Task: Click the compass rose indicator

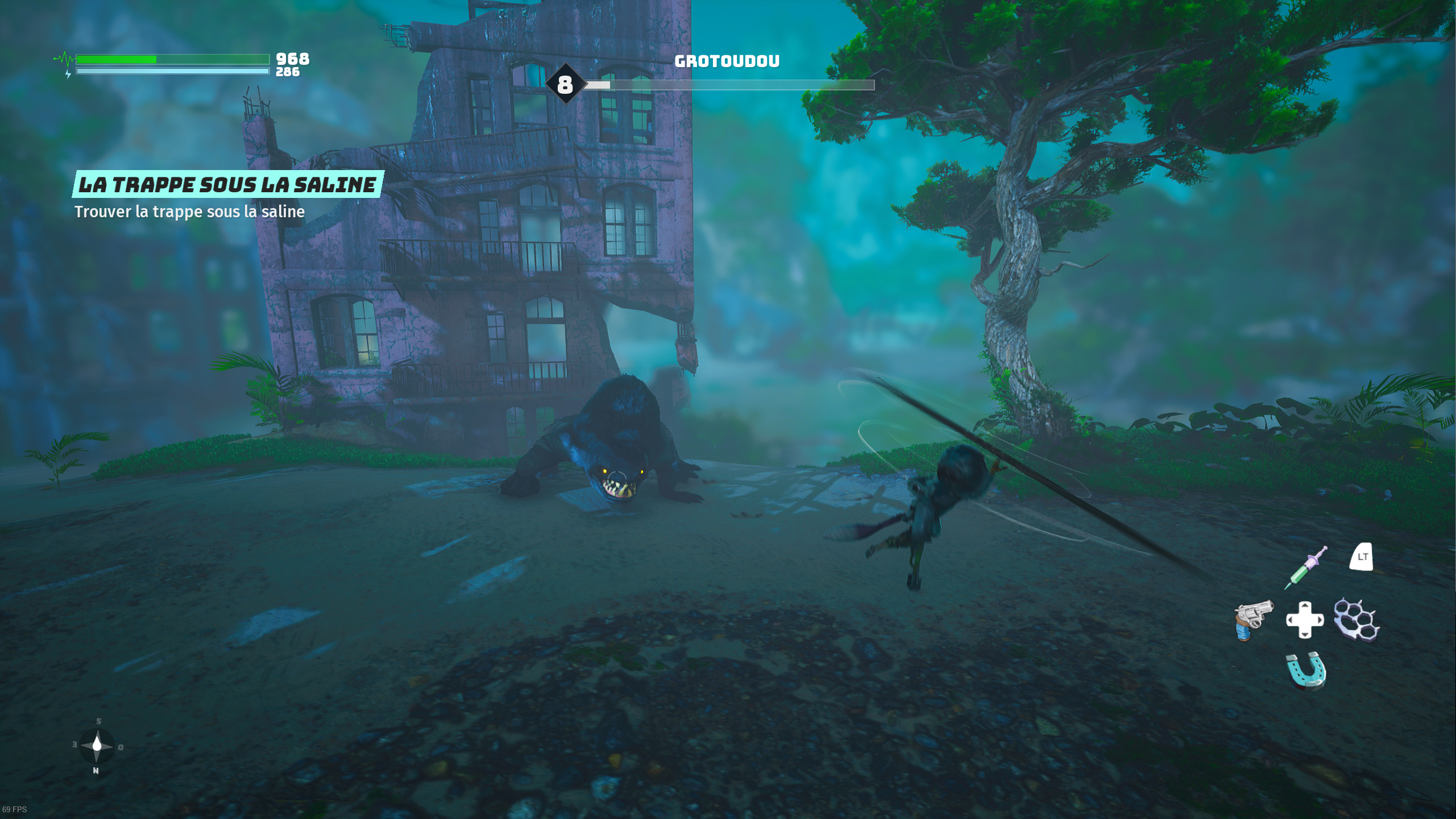Action: tap(97, 746)
